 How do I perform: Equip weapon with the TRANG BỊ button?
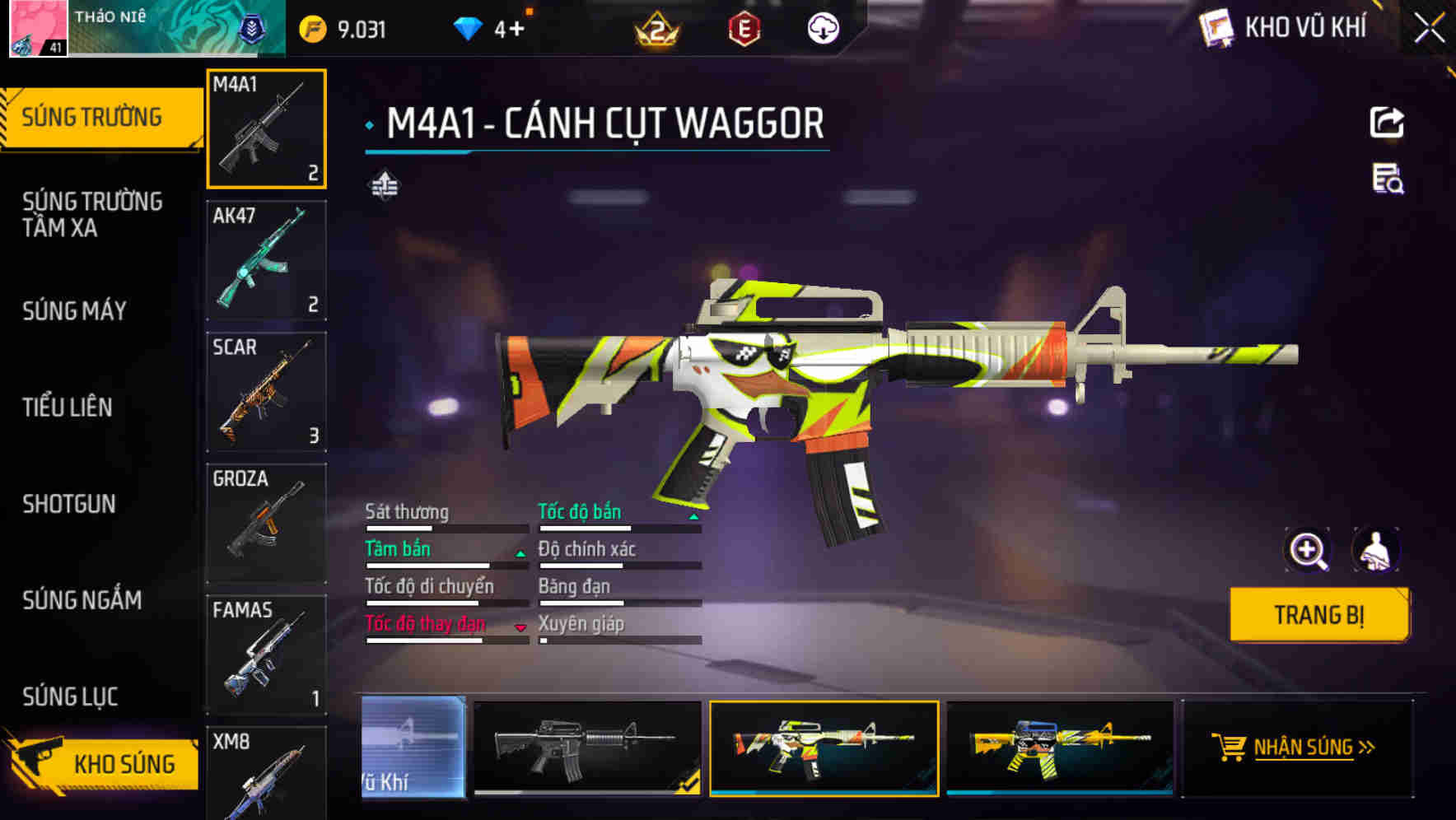(x=1318, y=614)
